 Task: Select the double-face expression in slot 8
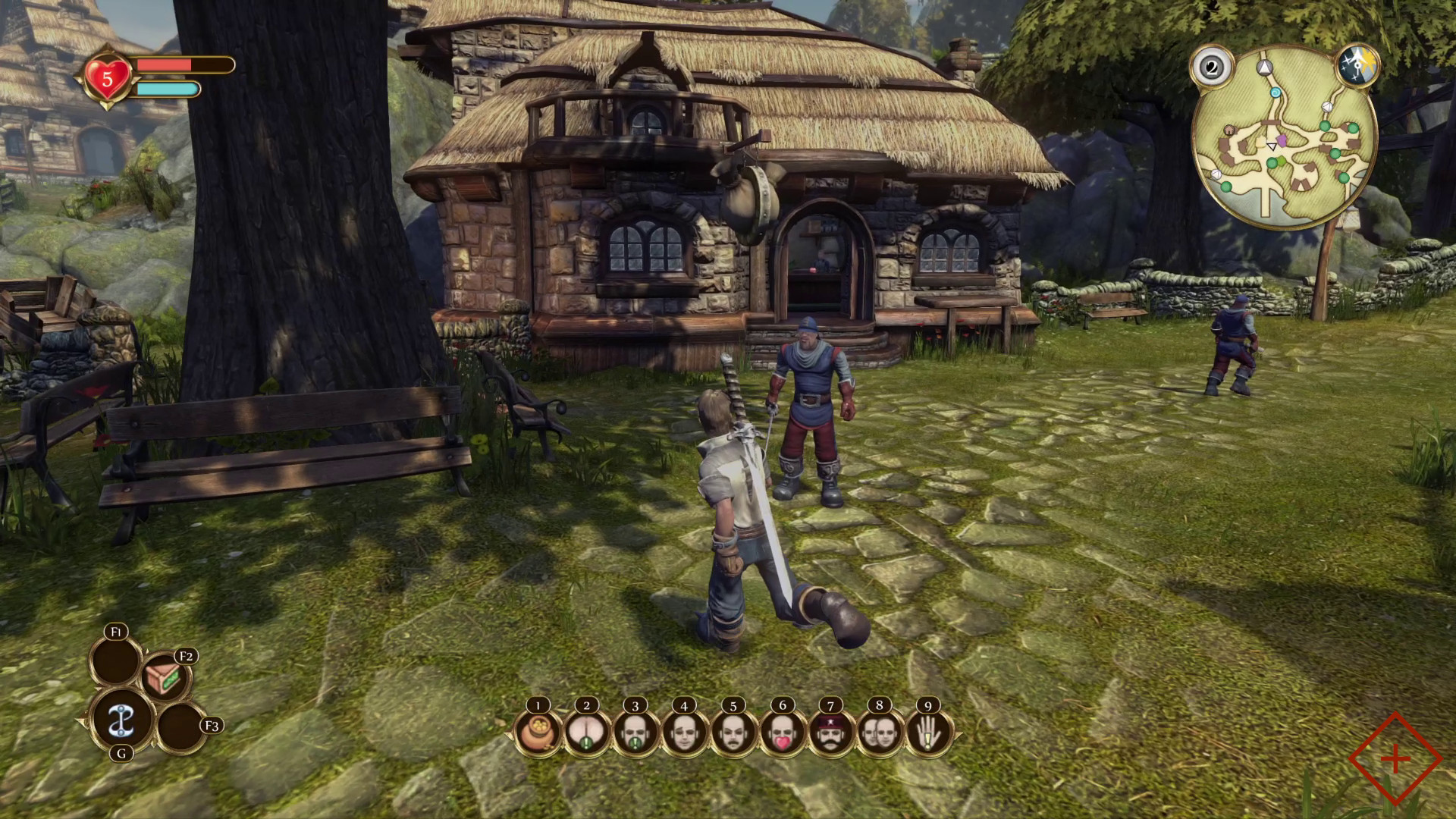(881, 734)
